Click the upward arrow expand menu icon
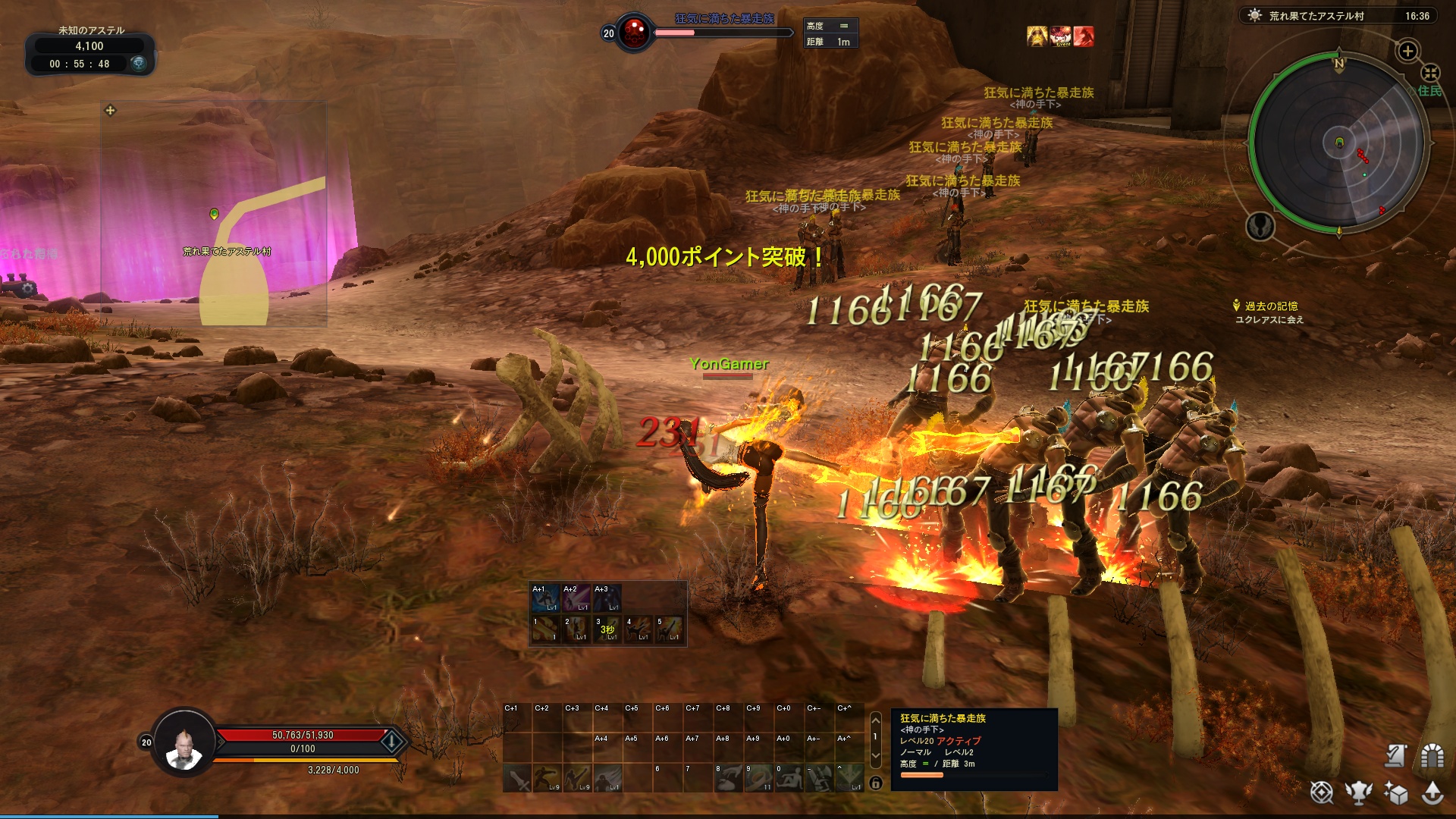 point(1432,792)
